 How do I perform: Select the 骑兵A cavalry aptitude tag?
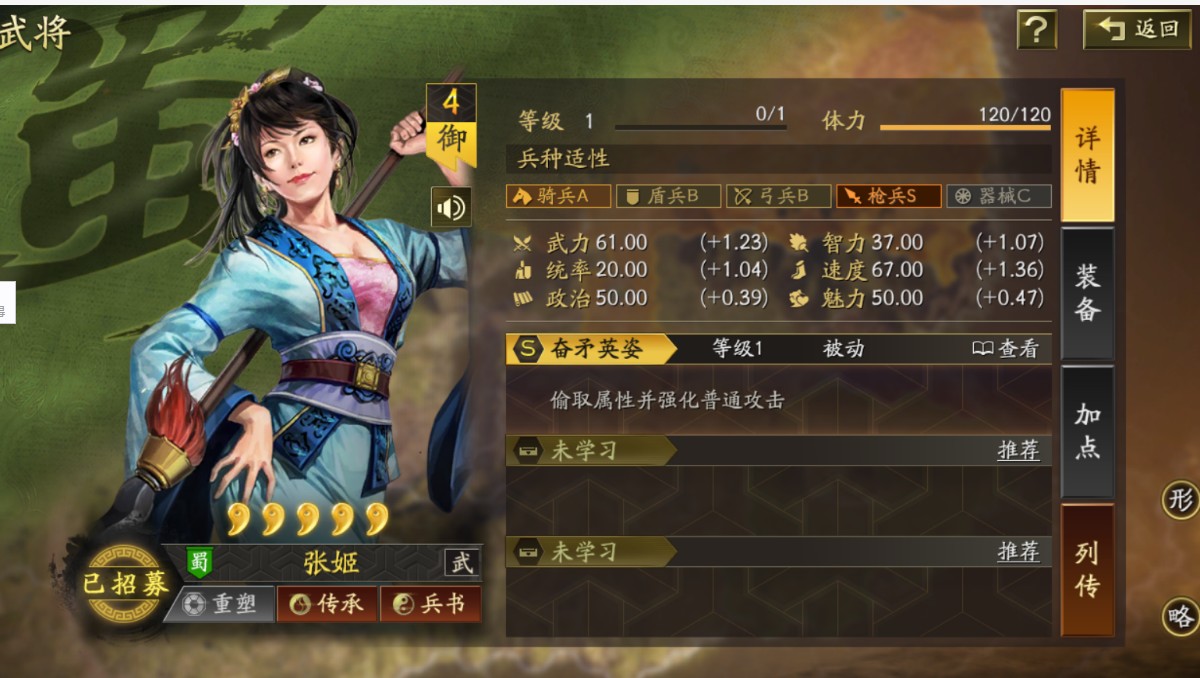559,196
